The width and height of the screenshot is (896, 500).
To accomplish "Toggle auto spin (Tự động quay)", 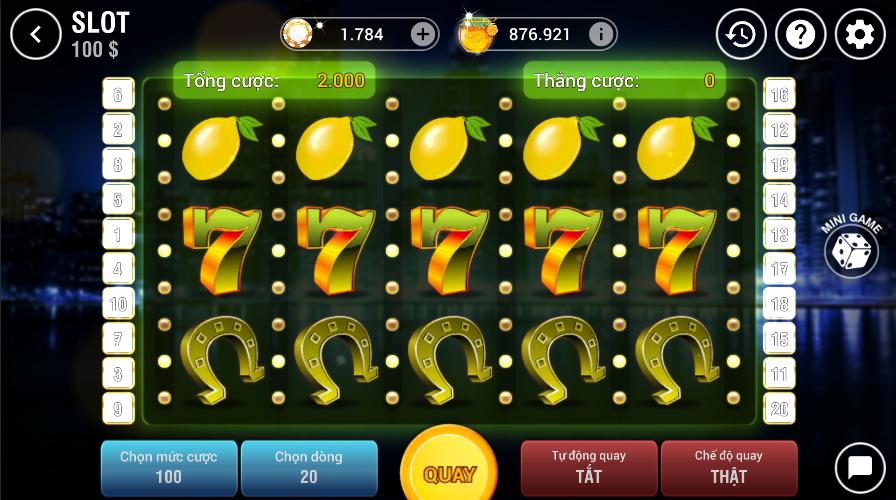I will coord(589,467).
